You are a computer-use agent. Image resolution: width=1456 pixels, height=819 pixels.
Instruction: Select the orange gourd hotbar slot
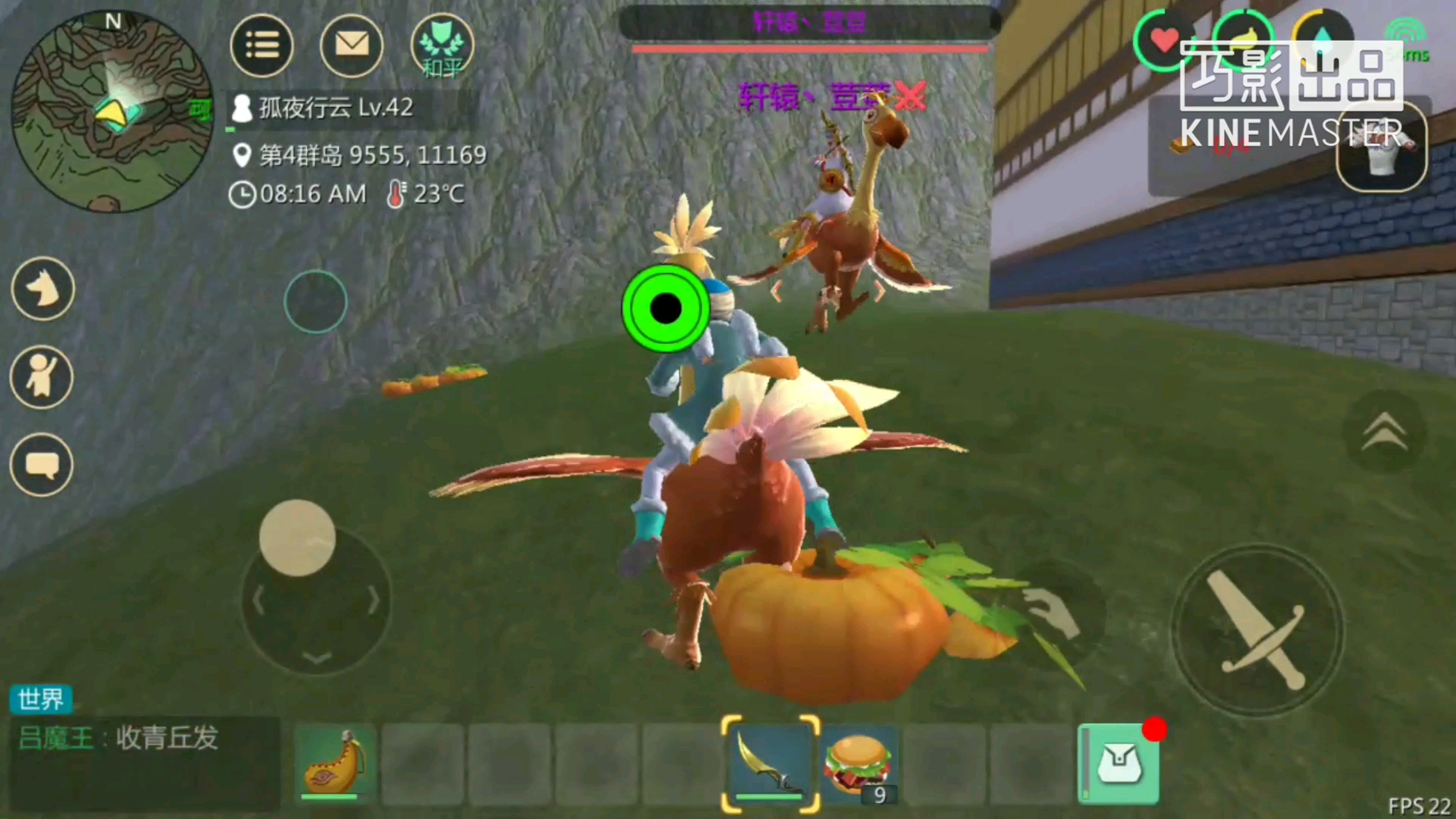(x=335, y=763)
